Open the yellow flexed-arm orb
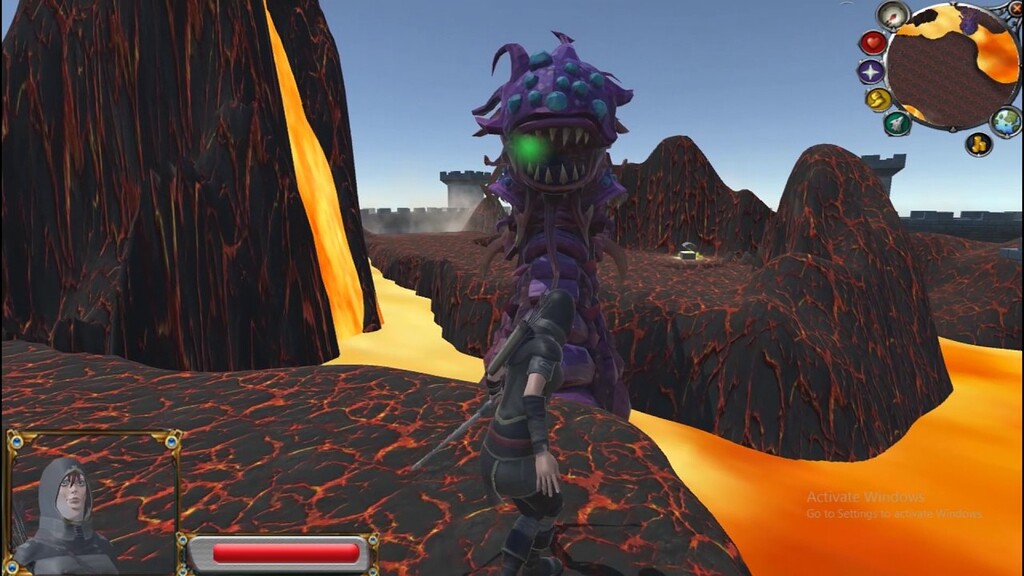1024x576 pixels. (x=878, y=99)
